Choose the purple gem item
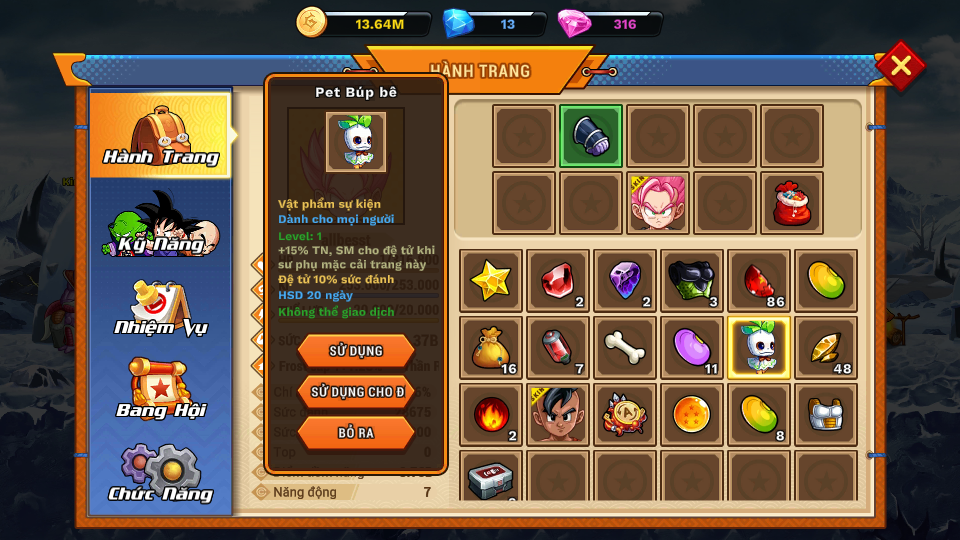The height and width of the screenshot is (540, 960). pyautogui.click(x=625, y=281)
